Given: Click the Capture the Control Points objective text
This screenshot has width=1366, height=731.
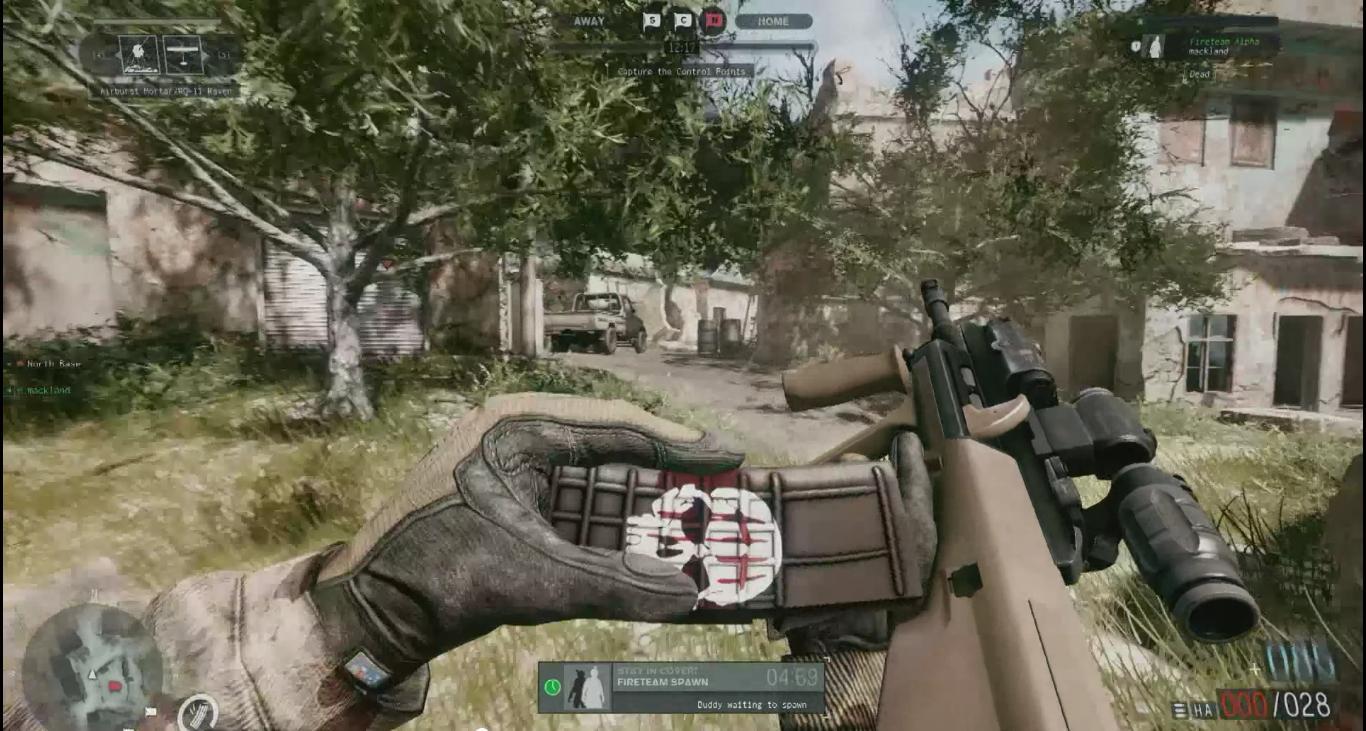Looking at the screenshot, I should pyautogui.click(x=682, y=71).
